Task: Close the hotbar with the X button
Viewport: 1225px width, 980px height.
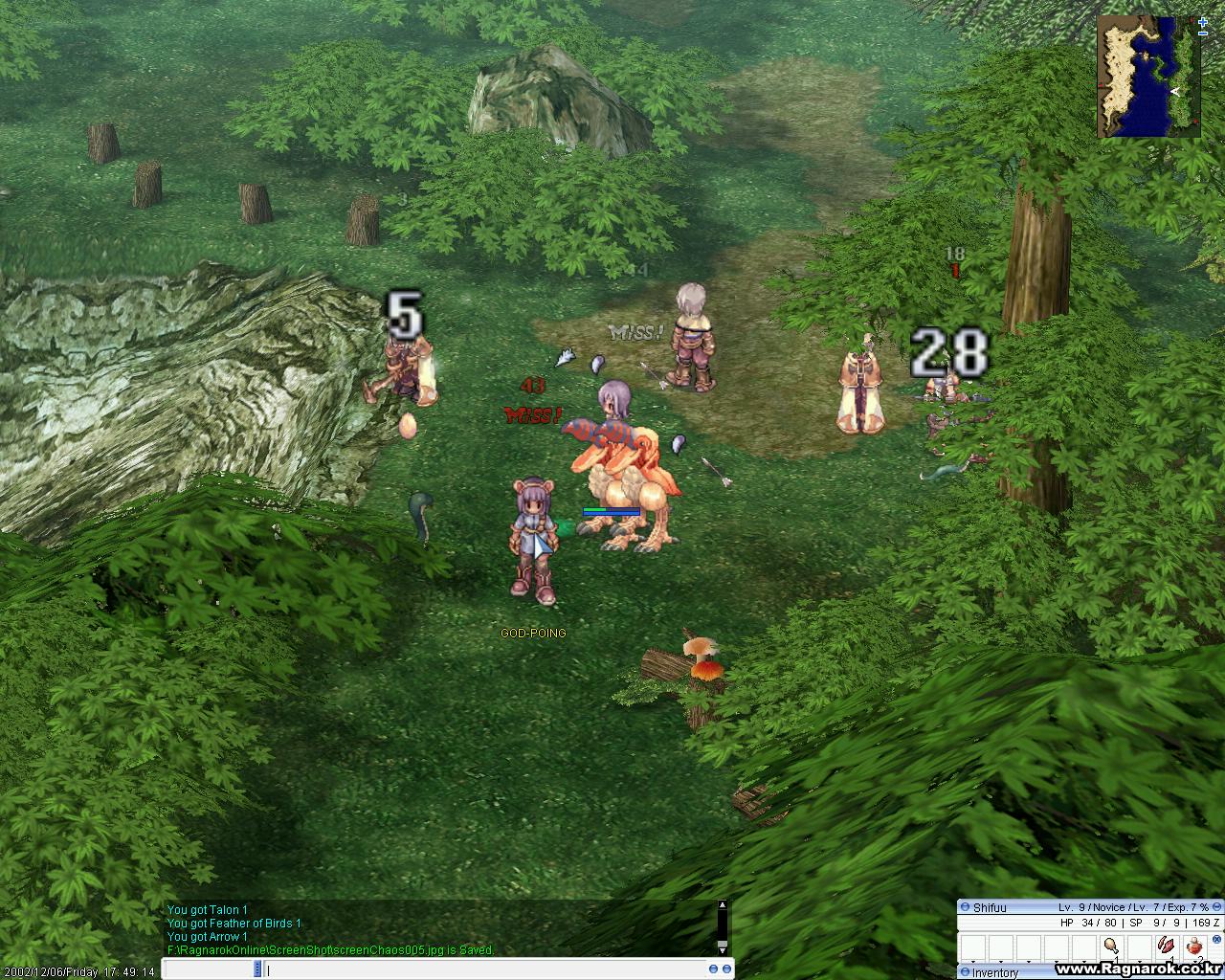Action: click(1216, 940)
